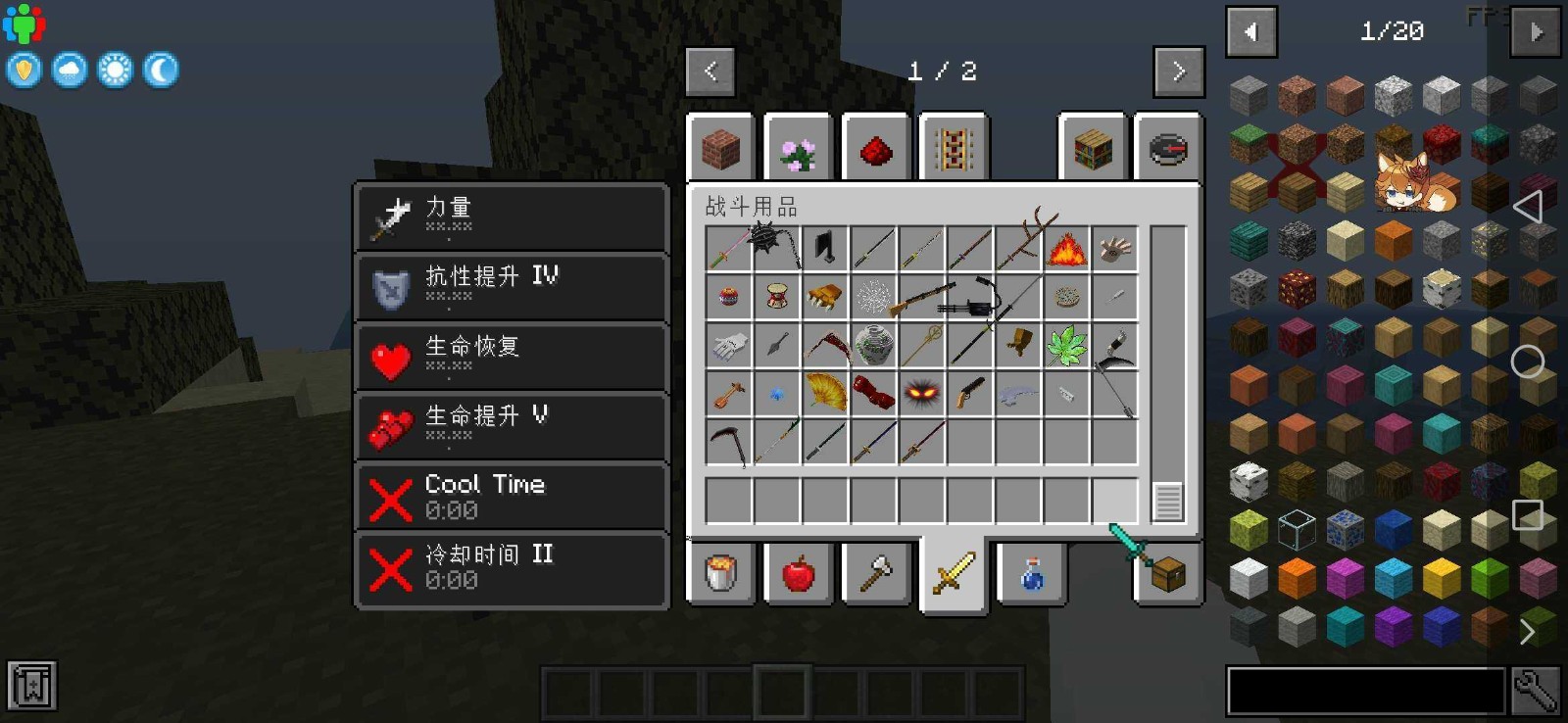Click the combat items grid scrollbar

pos(1166,503)
